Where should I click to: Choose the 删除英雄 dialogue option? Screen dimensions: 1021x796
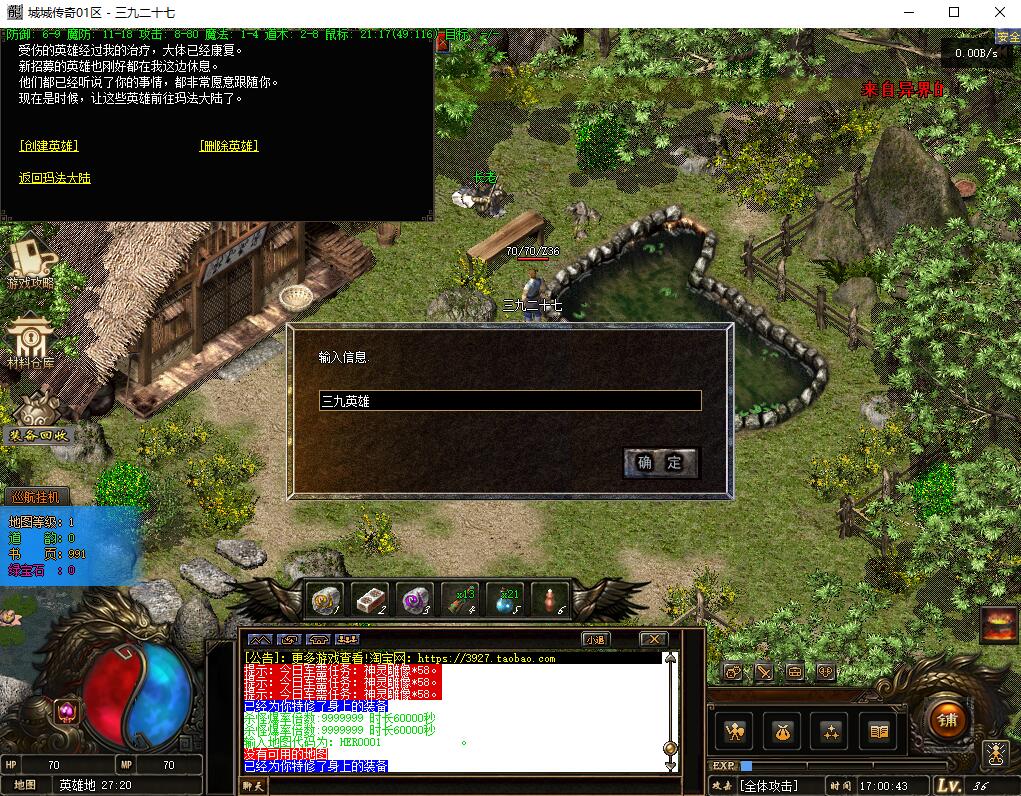click(229, 146)
